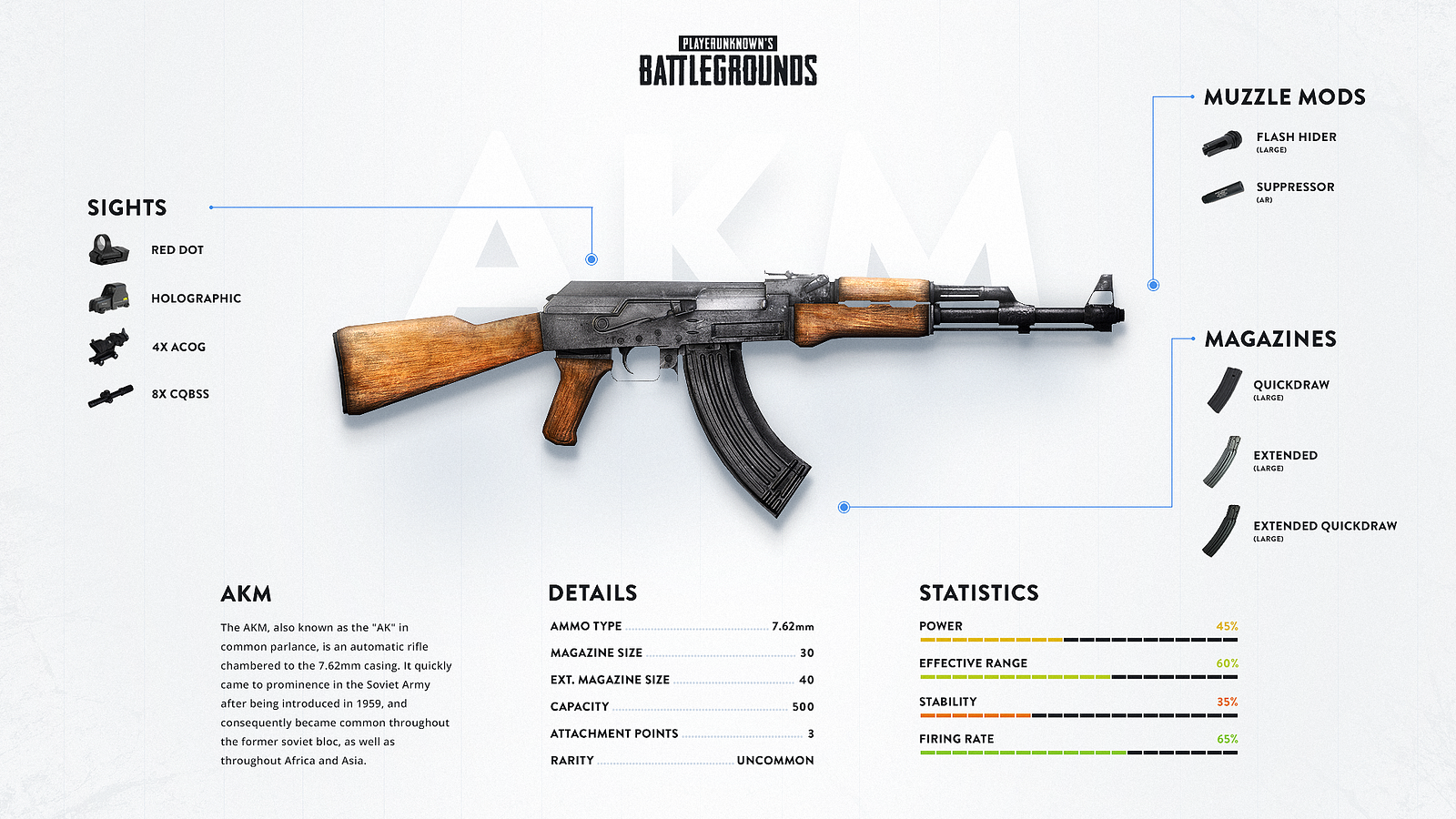Select the Extended magazine icon

[x=1222, y=461]
